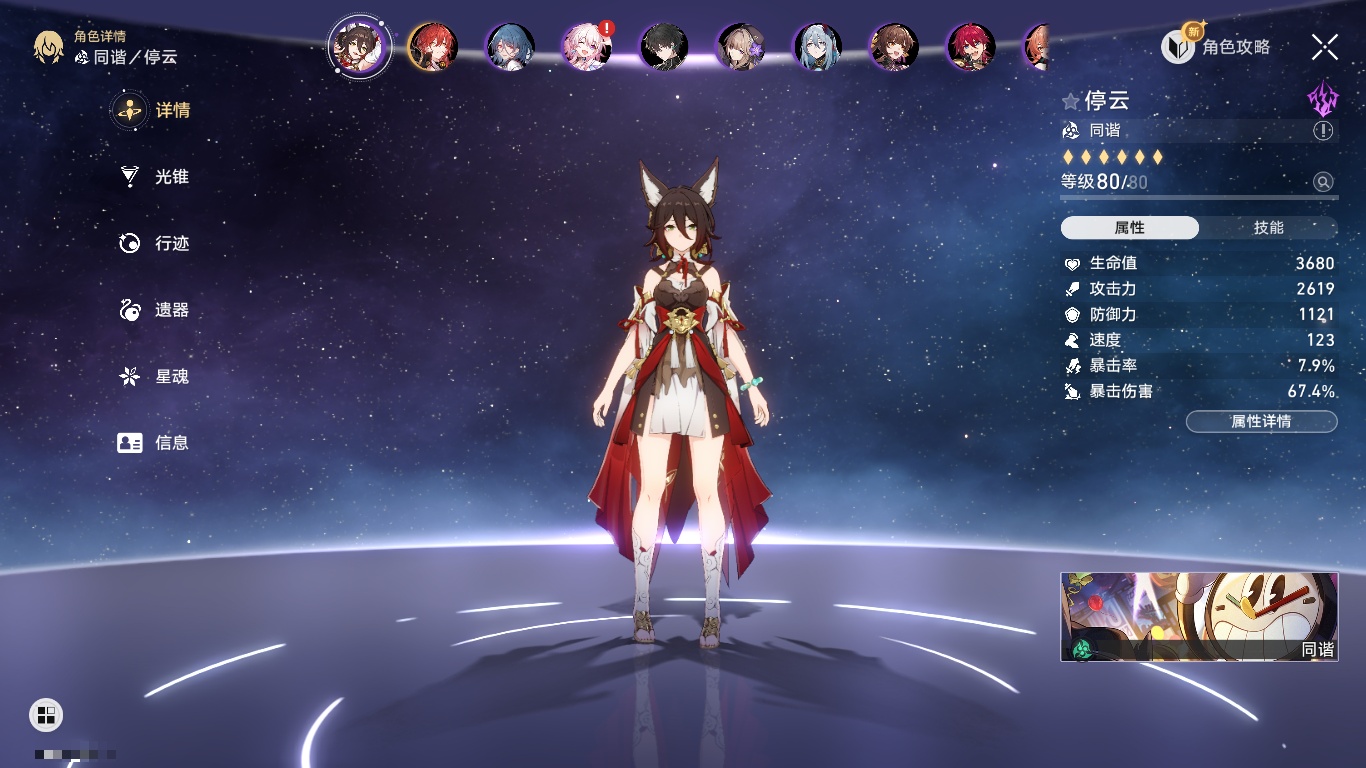Click the purple lightning element icon
The width and height of the screenshot is (1366, 768).
point(1322,99)
